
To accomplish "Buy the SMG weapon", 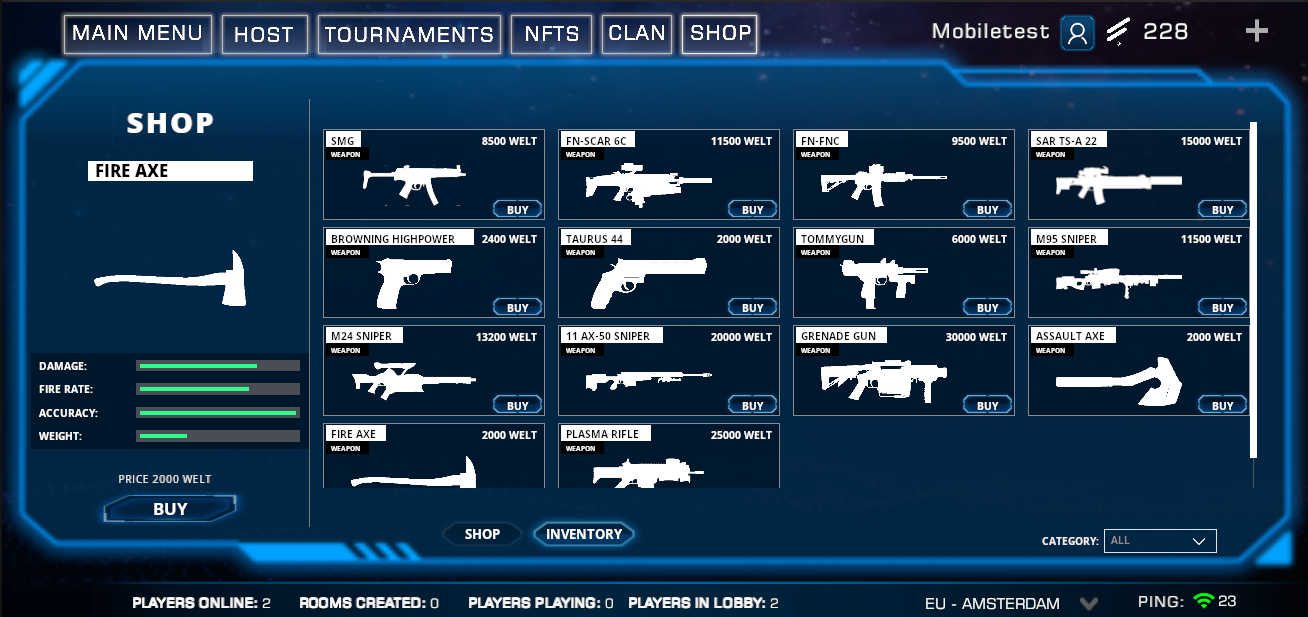I will tap(518, 210).
